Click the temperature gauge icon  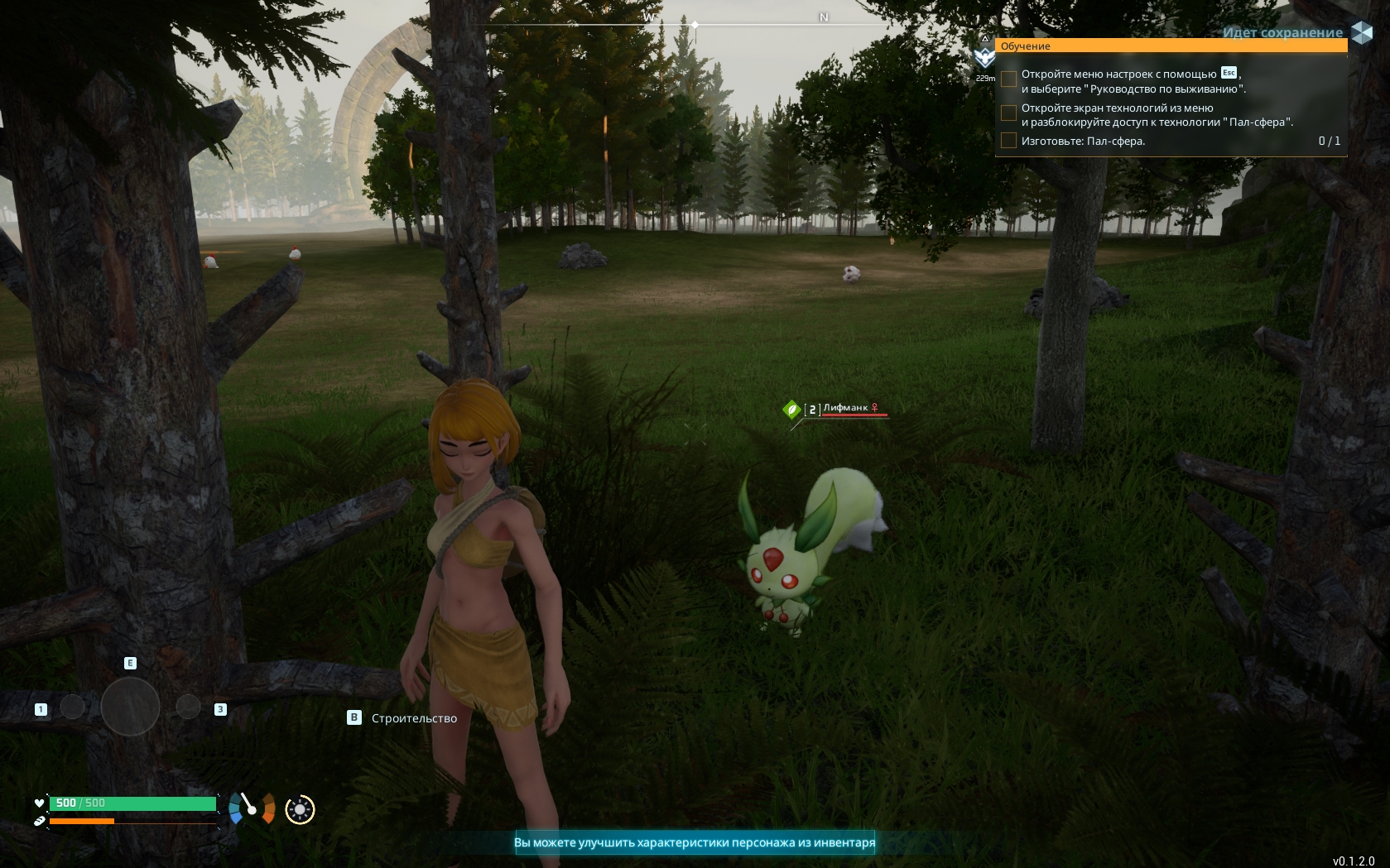coord(252,808)
